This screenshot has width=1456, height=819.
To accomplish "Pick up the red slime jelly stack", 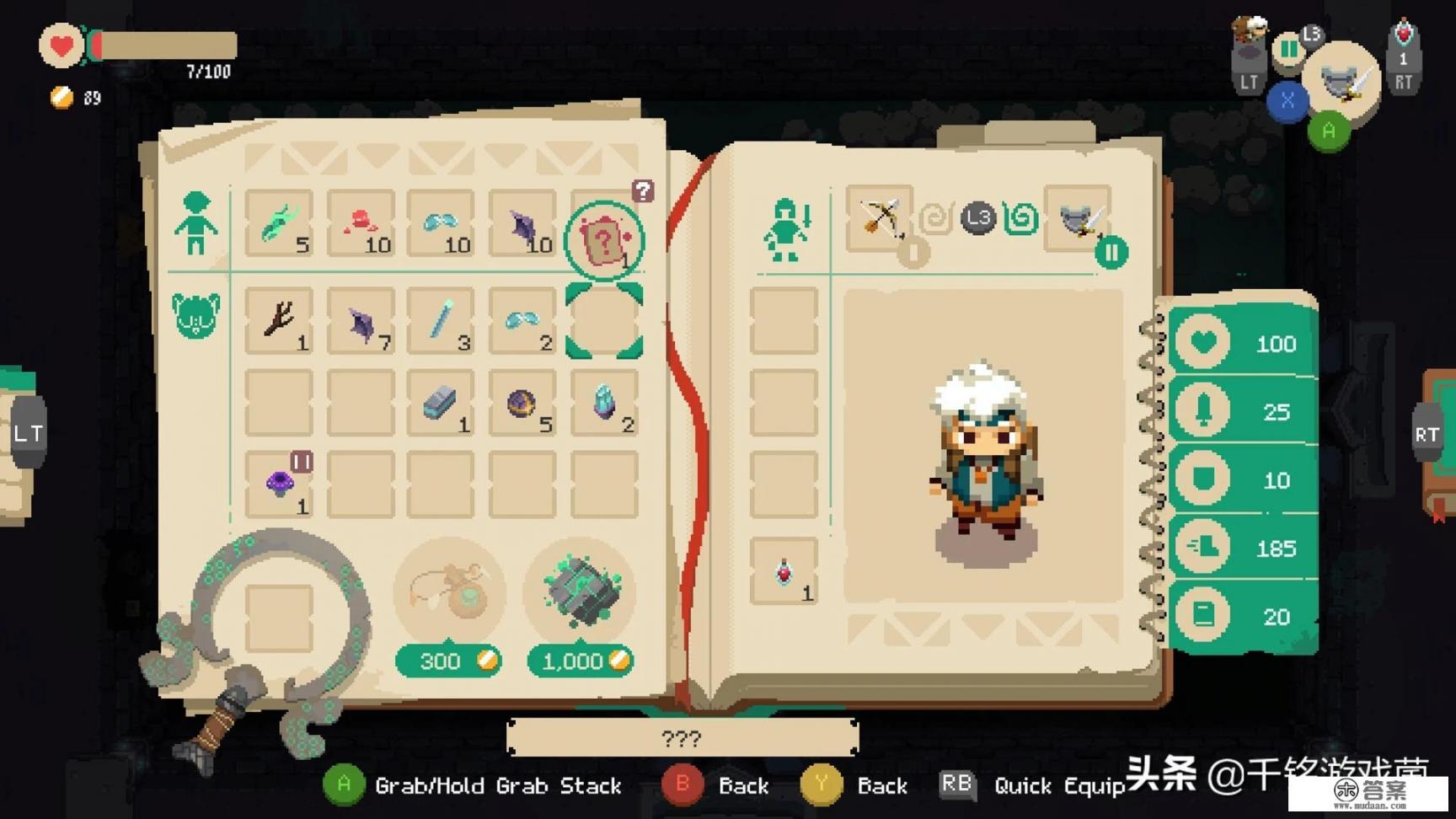I will (361, 223).
